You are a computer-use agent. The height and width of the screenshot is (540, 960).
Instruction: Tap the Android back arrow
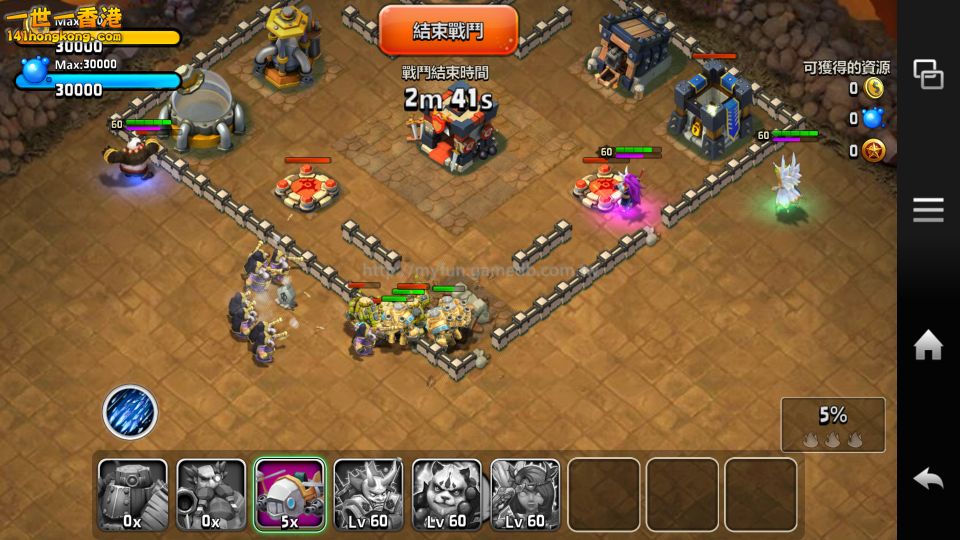pyautogui.click(x=928, y=479)
